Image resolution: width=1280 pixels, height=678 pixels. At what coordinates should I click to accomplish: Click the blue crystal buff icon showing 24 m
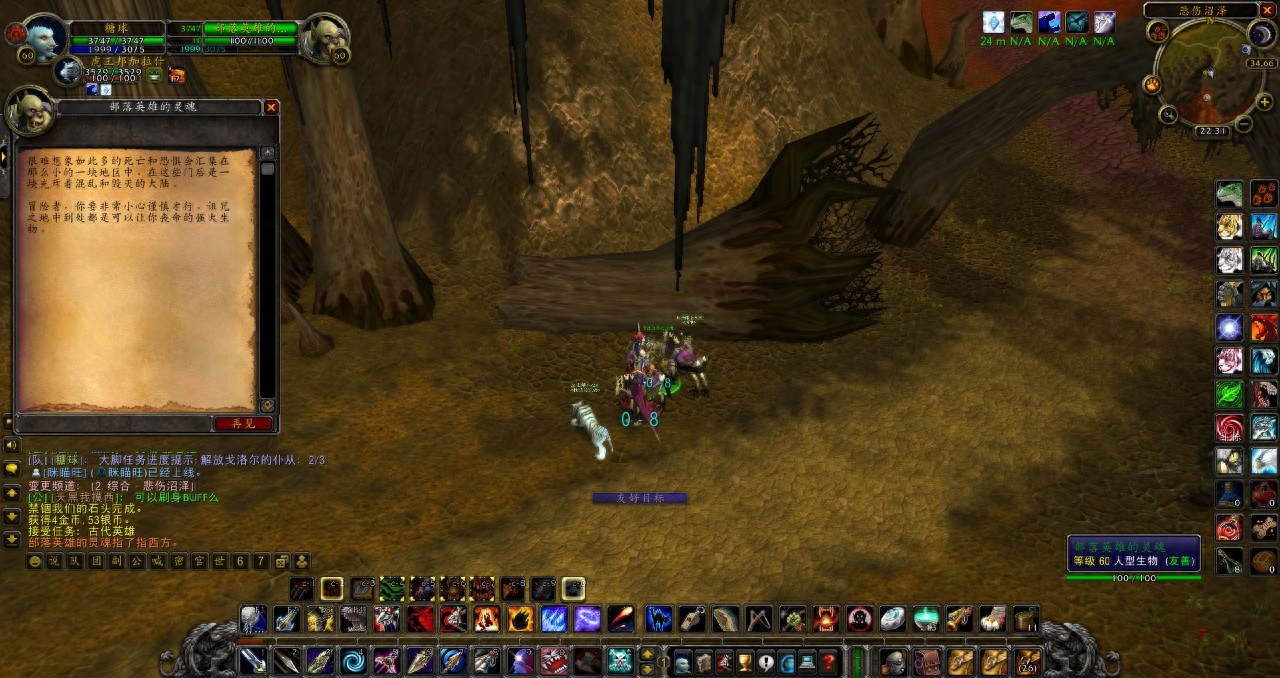coord(992,22)
